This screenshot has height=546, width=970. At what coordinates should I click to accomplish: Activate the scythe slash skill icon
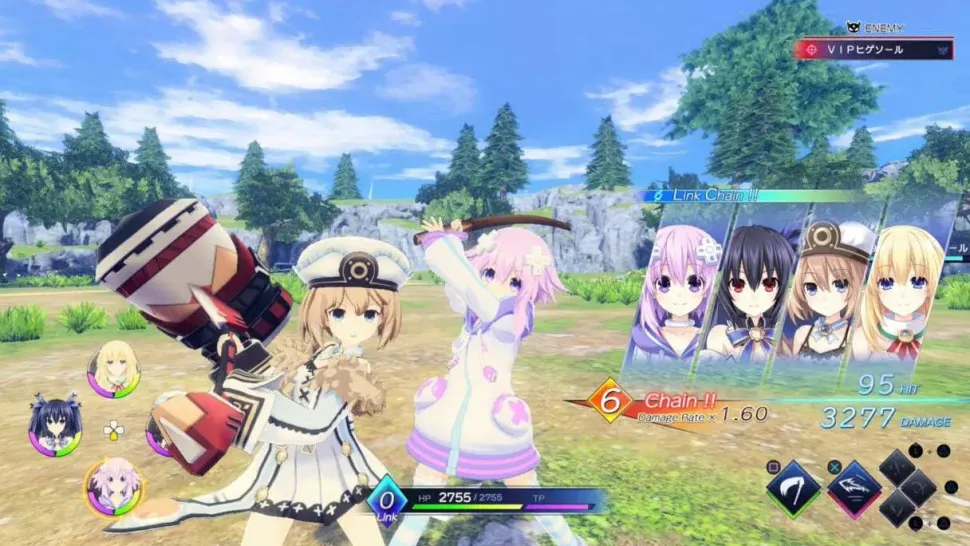[x=794, y=488]
